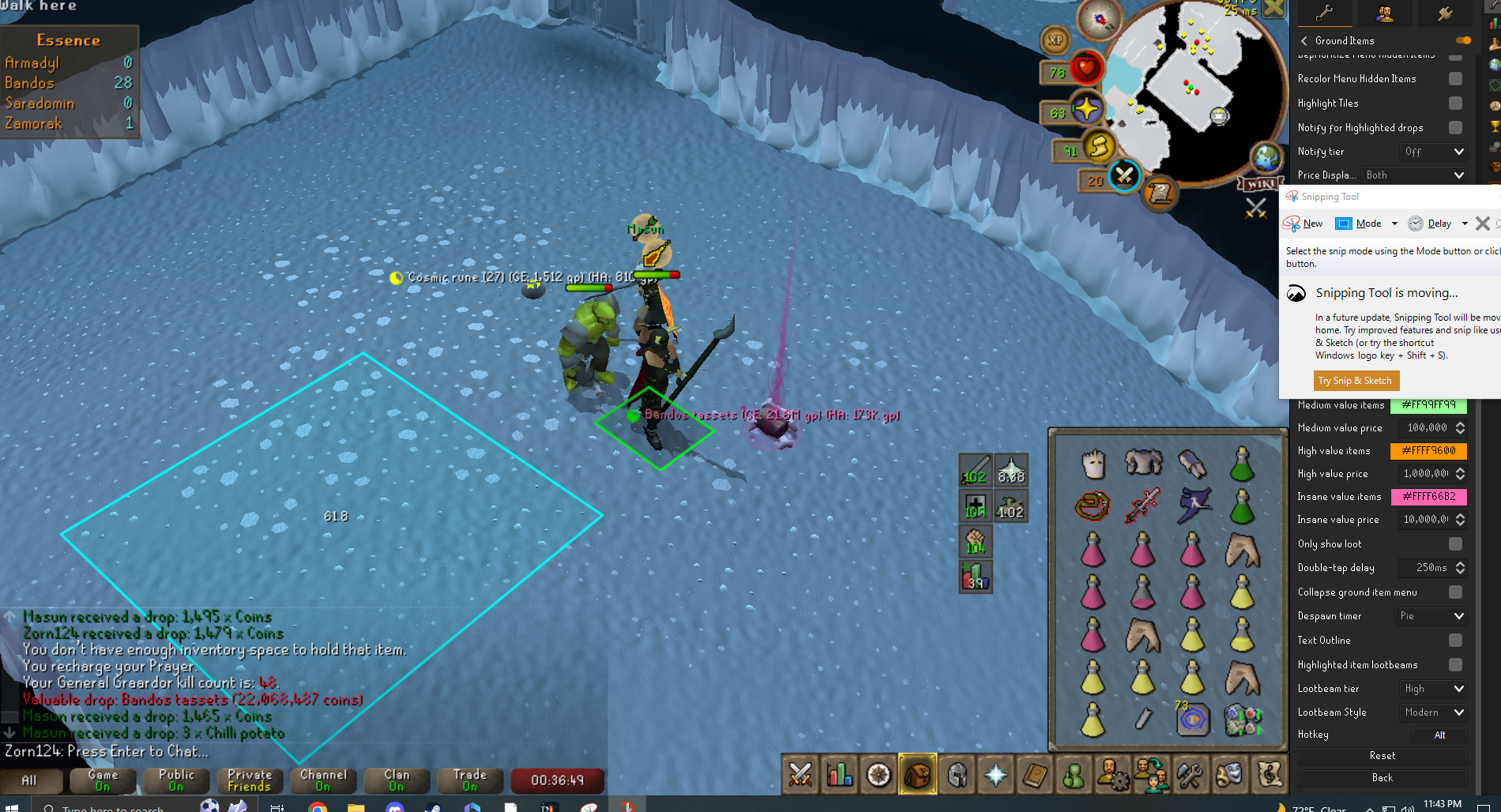Open the Lootbeam Style dropdown

(x=1433, y=712)
